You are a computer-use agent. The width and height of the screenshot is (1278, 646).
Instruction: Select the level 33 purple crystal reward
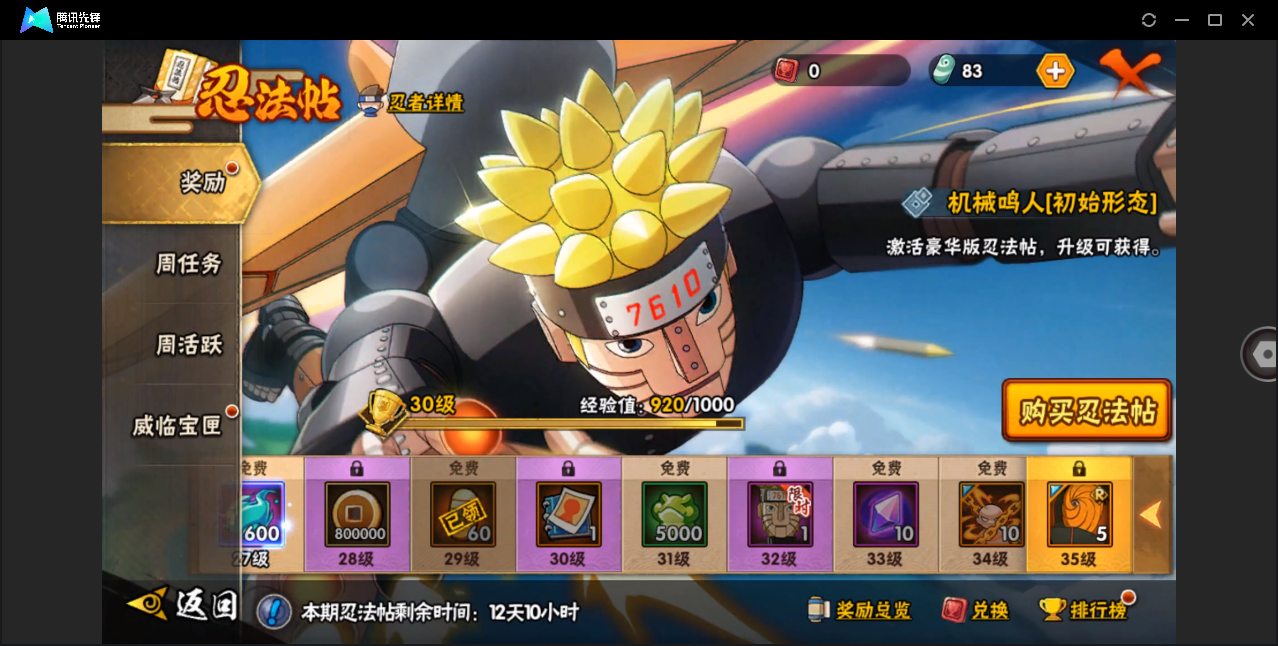[x=886, y=515]
